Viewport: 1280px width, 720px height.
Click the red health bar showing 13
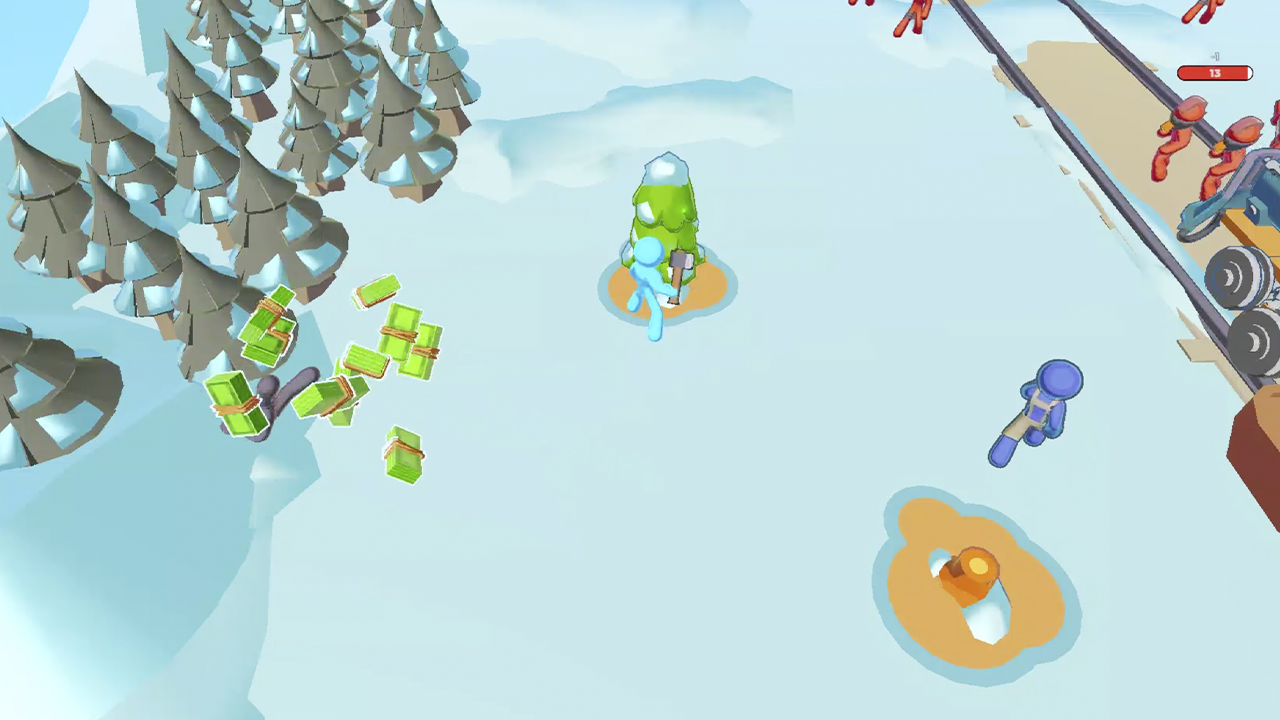tap(1215, 72)
